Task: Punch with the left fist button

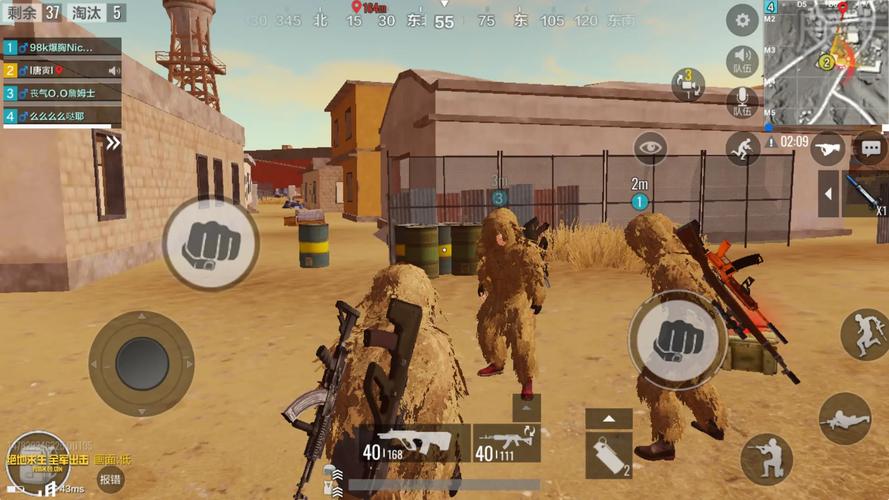Action: click(x=204, y=243)
